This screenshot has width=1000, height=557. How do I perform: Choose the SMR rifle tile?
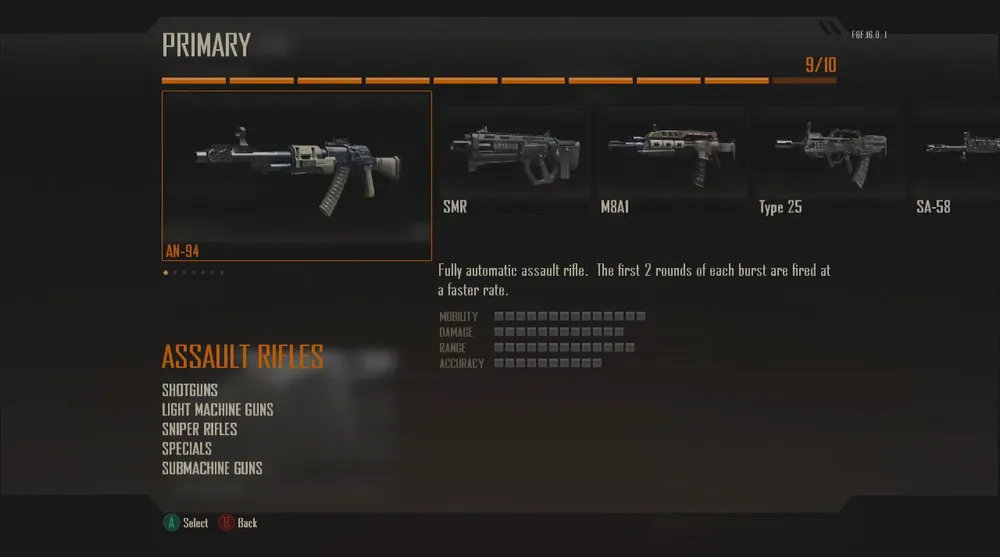click(x=512, y=160)
